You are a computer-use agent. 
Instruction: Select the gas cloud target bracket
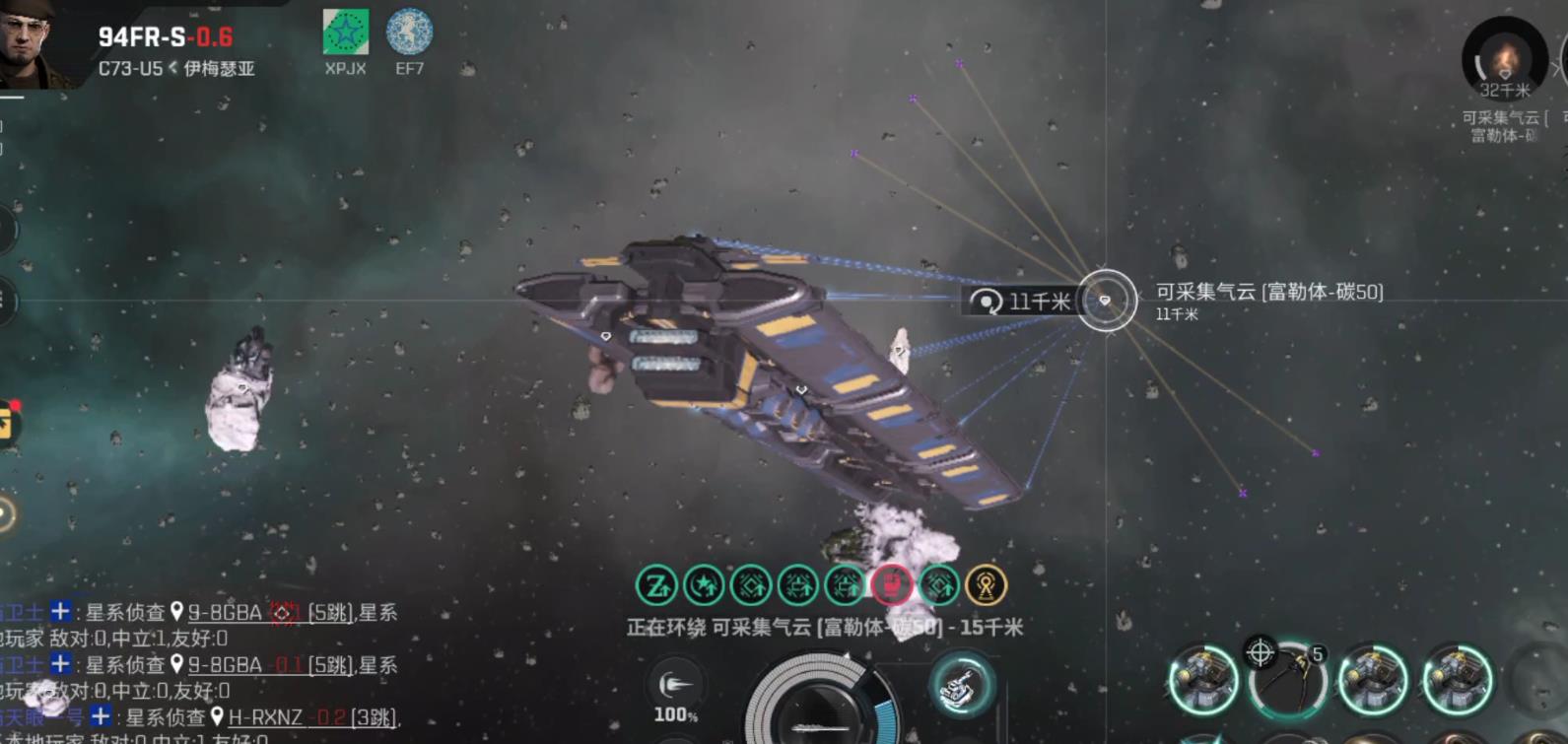(x=1106, y=300)
